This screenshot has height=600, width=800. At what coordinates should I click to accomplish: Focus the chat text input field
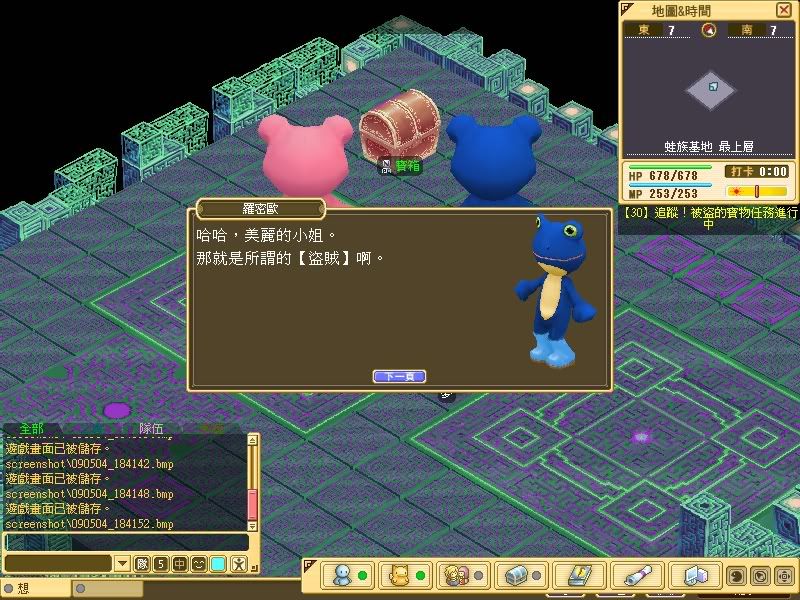[125, 542]
